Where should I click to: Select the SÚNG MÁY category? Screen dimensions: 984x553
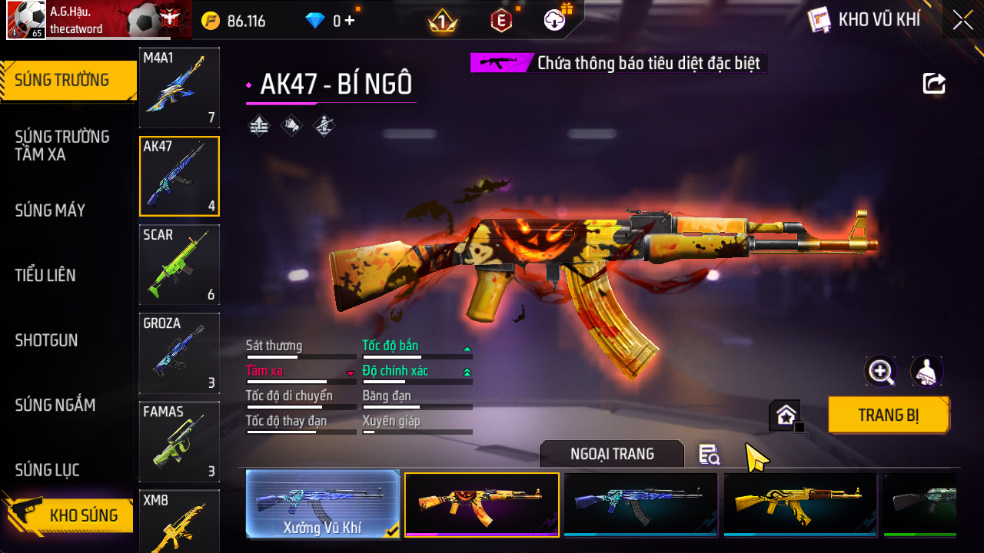tap(50, 210)
